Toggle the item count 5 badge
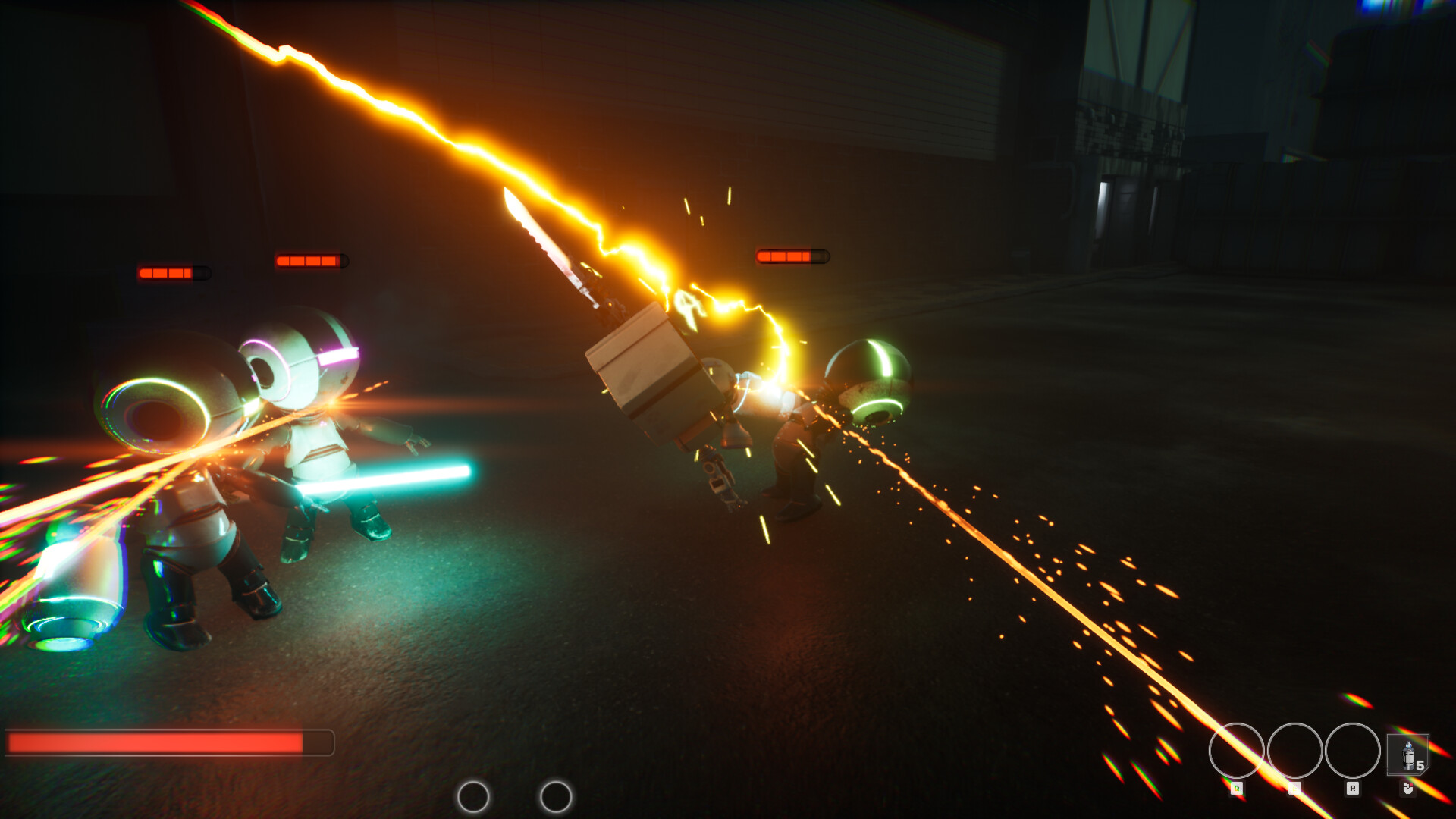The image size is (1456, 819). (1420, 766)
